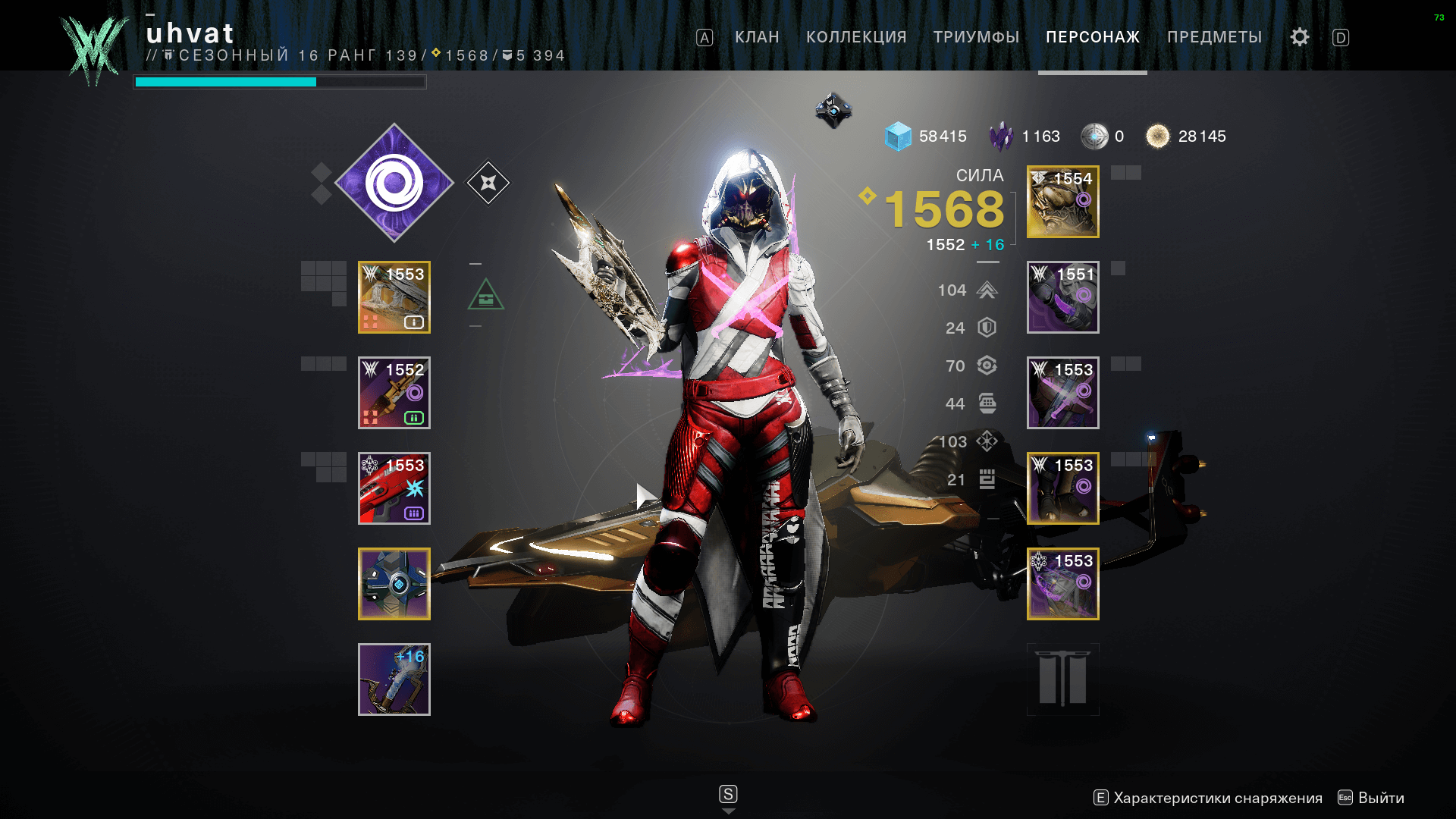
Task: Click the finisher diamond icon beside subclass
Action: pyautogui.click(x=489, y=182)
